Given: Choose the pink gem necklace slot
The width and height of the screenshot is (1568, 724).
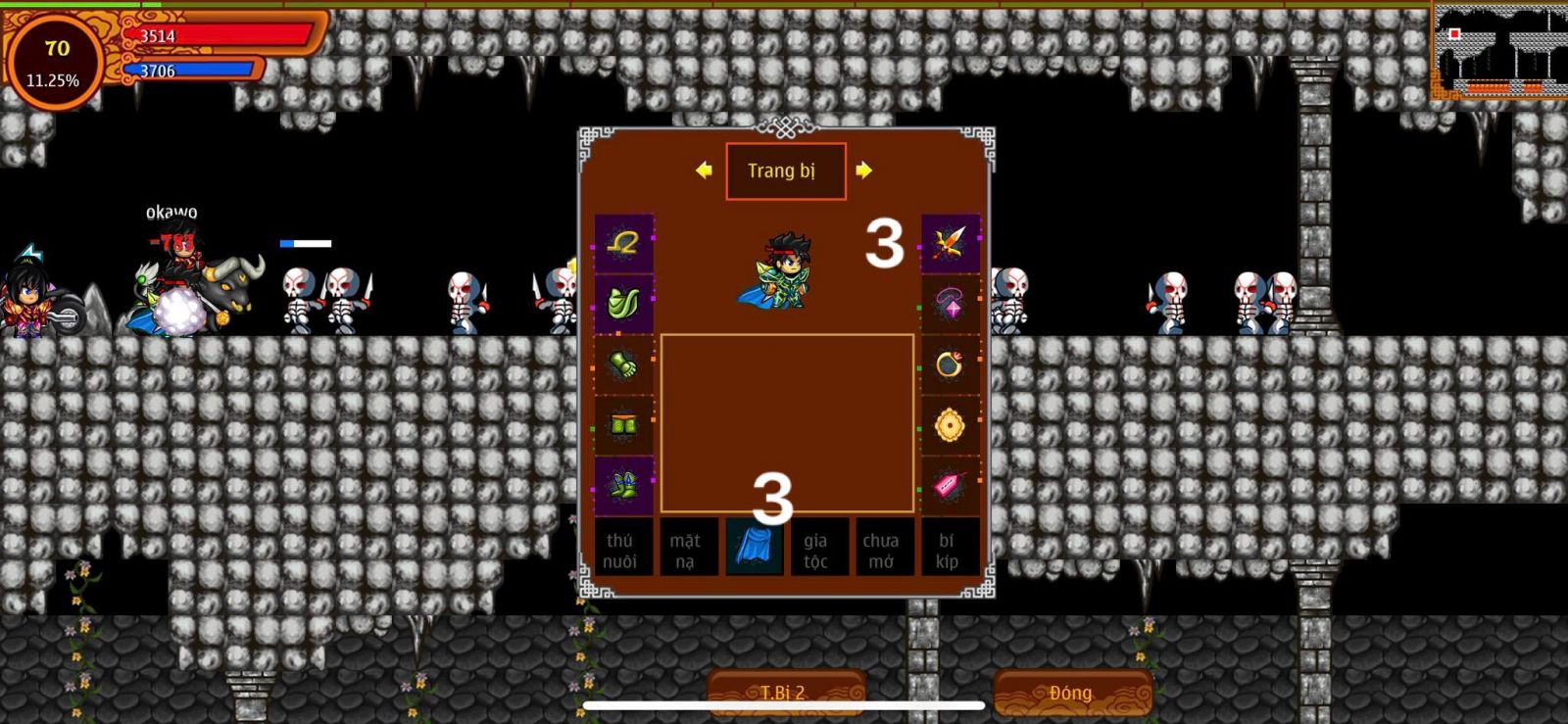Looking at the screenshot, I should click(950, 304).
